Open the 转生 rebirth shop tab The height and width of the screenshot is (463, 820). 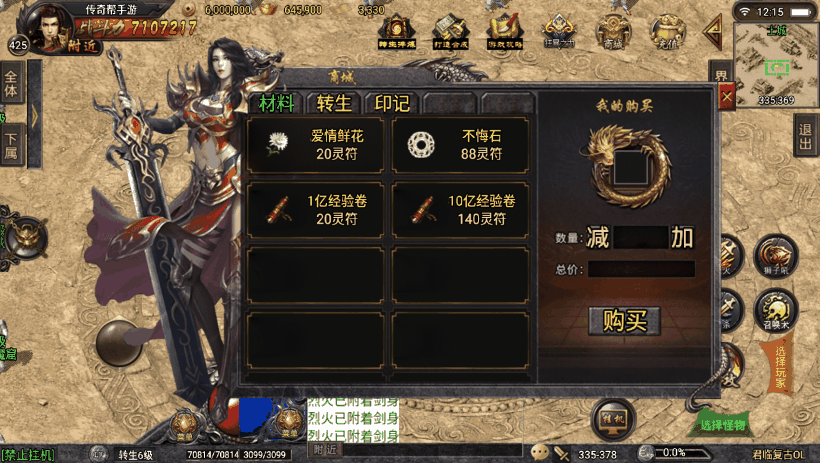click(335, 104)
